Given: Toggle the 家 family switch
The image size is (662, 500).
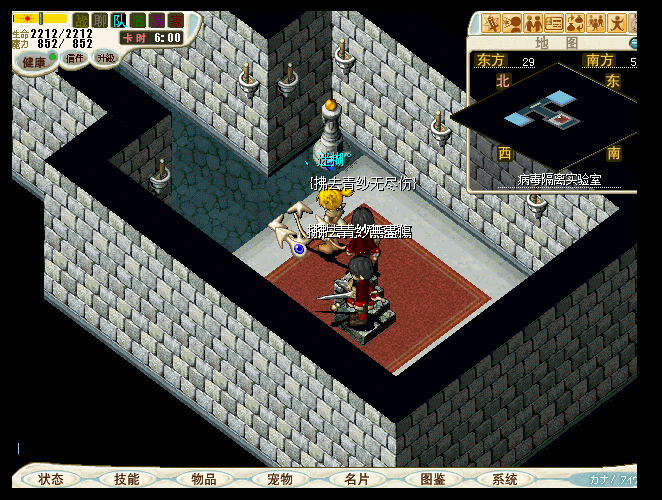Looking at the screenshot, I should (176, 20).
